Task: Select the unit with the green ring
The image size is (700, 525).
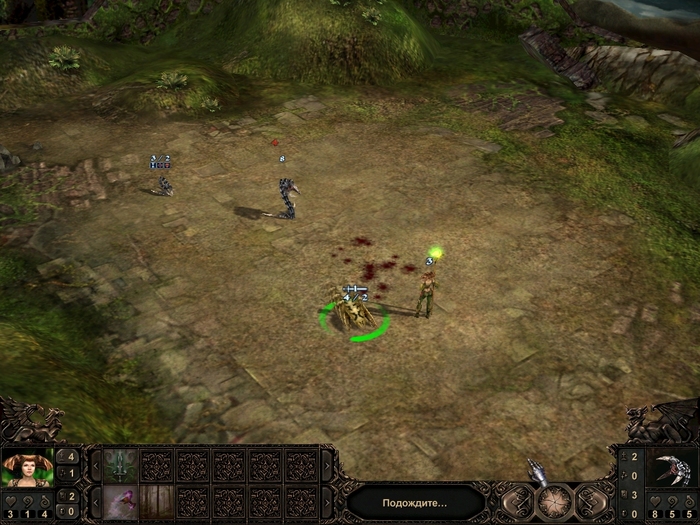Action: pyautogui.click(x=354, y=316)
